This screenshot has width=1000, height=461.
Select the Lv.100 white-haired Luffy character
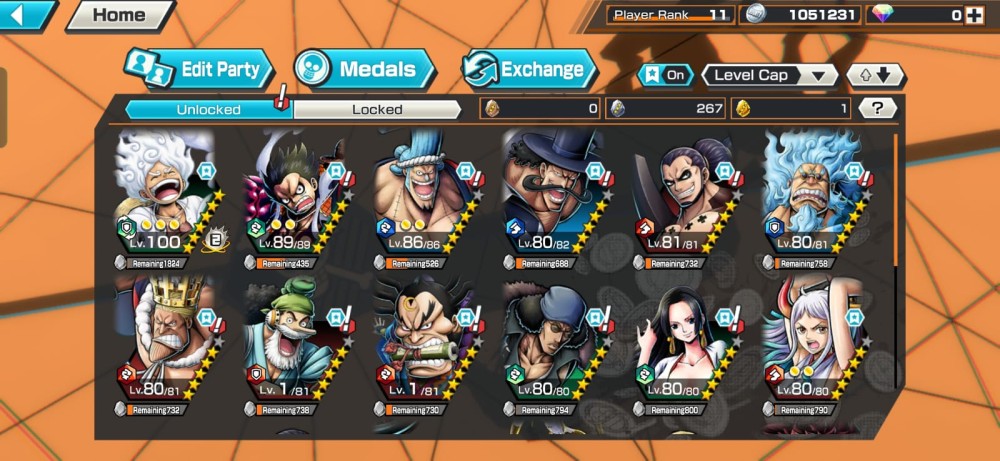tap(167, 195)
